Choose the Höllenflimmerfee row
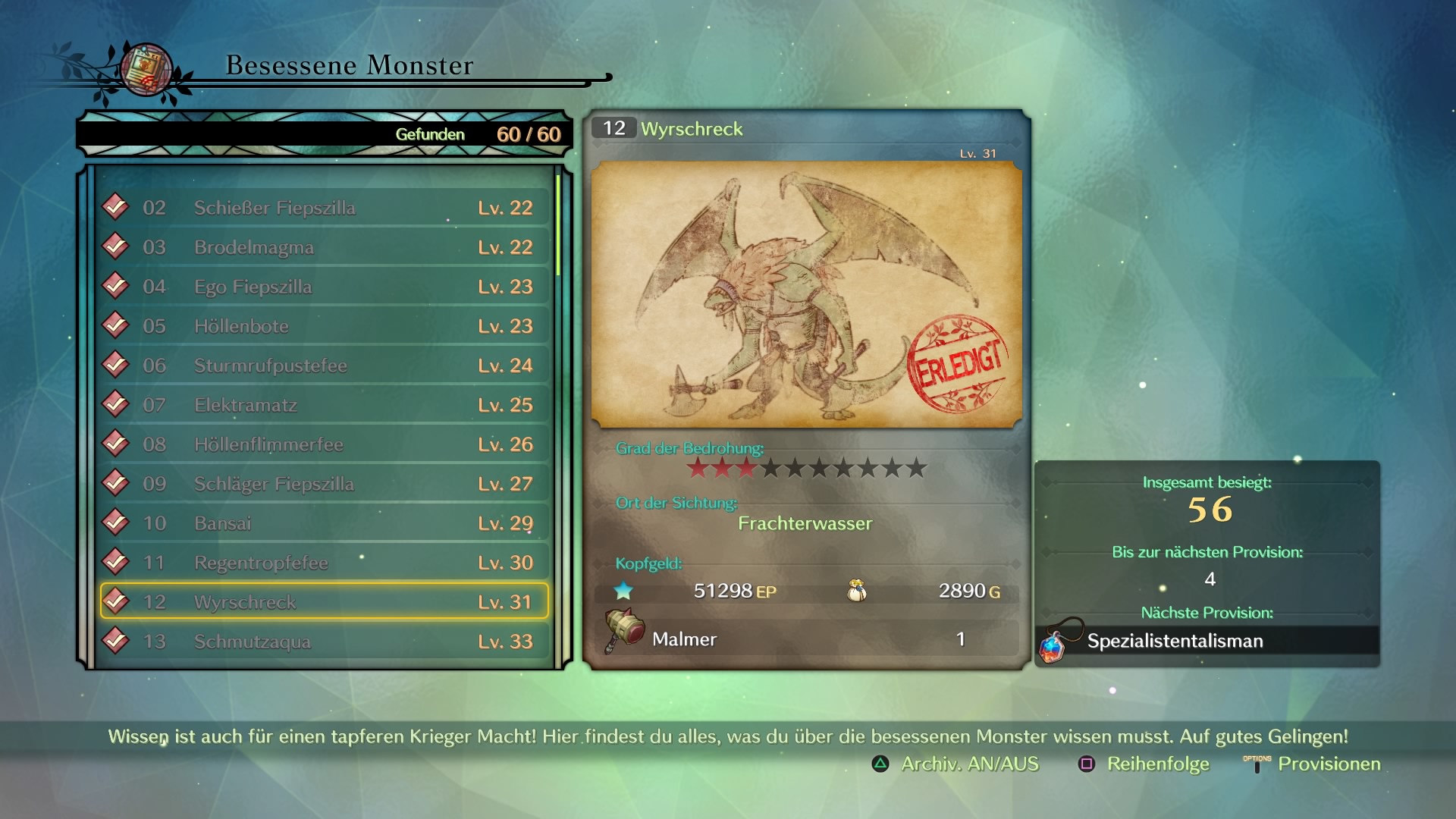The height and width of the screenshot is (819, 1456). tap(325, 444)
